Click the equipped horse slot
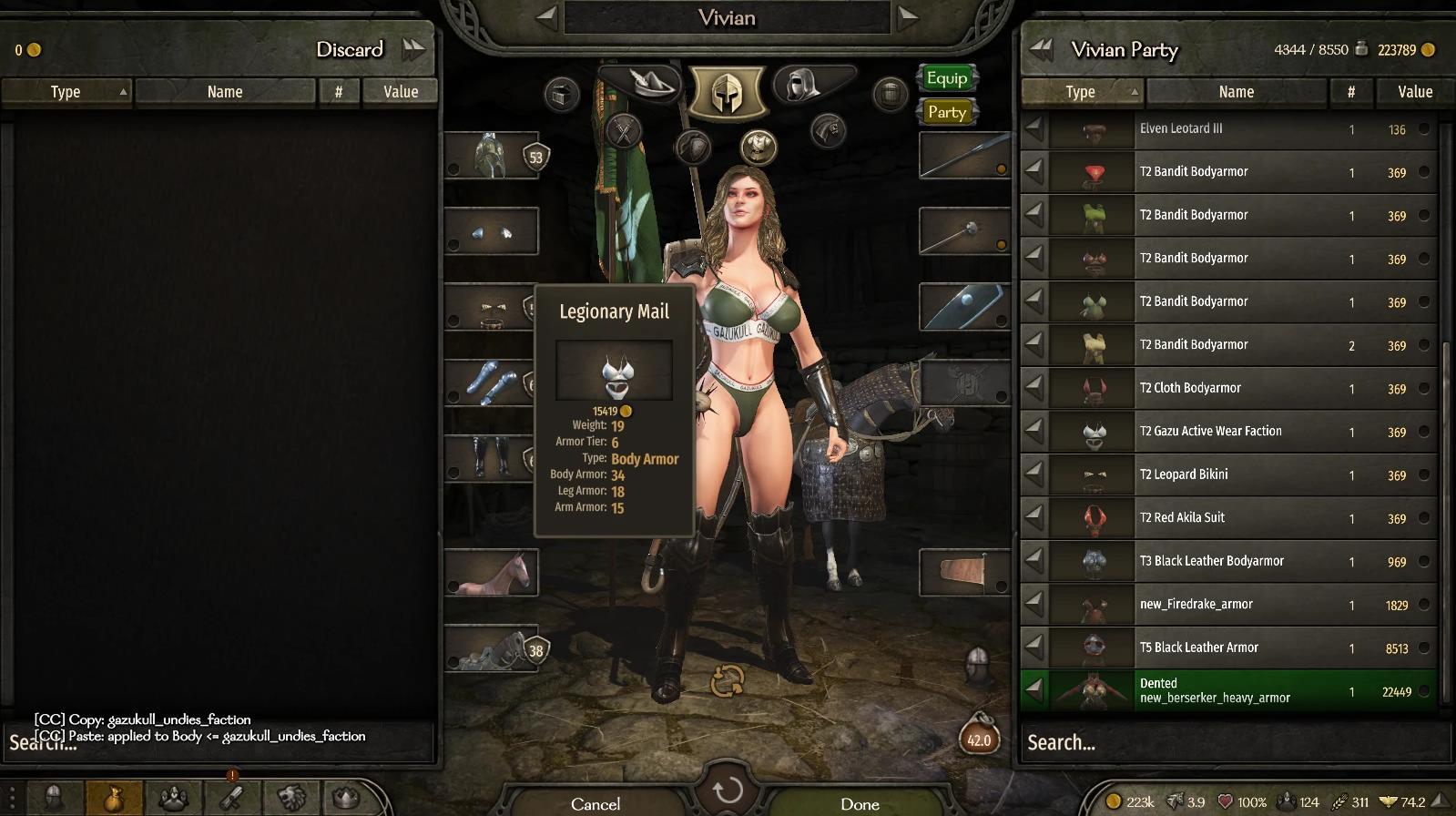 pos(492,573)
